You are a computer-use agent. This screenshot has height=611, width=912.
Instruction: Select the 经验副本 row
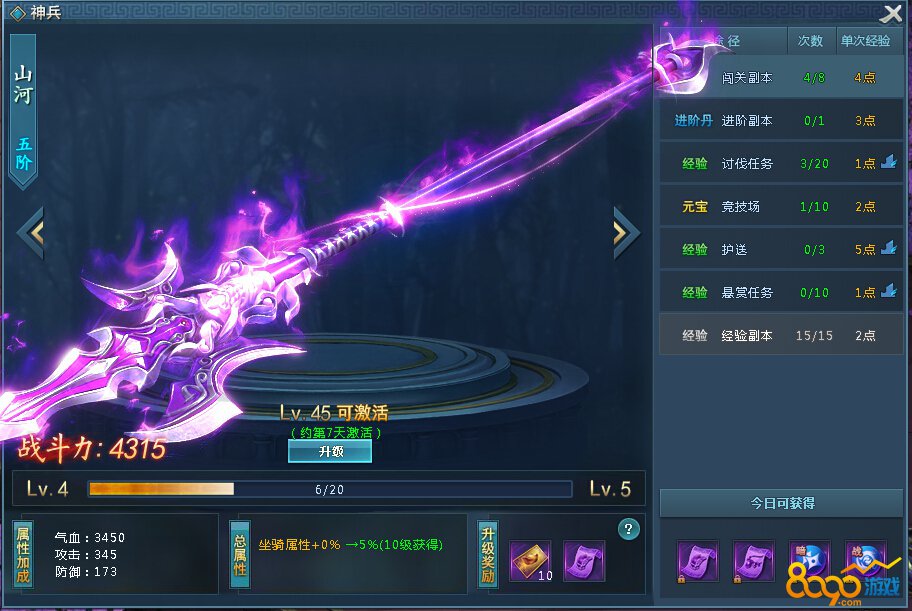(780, 335)
